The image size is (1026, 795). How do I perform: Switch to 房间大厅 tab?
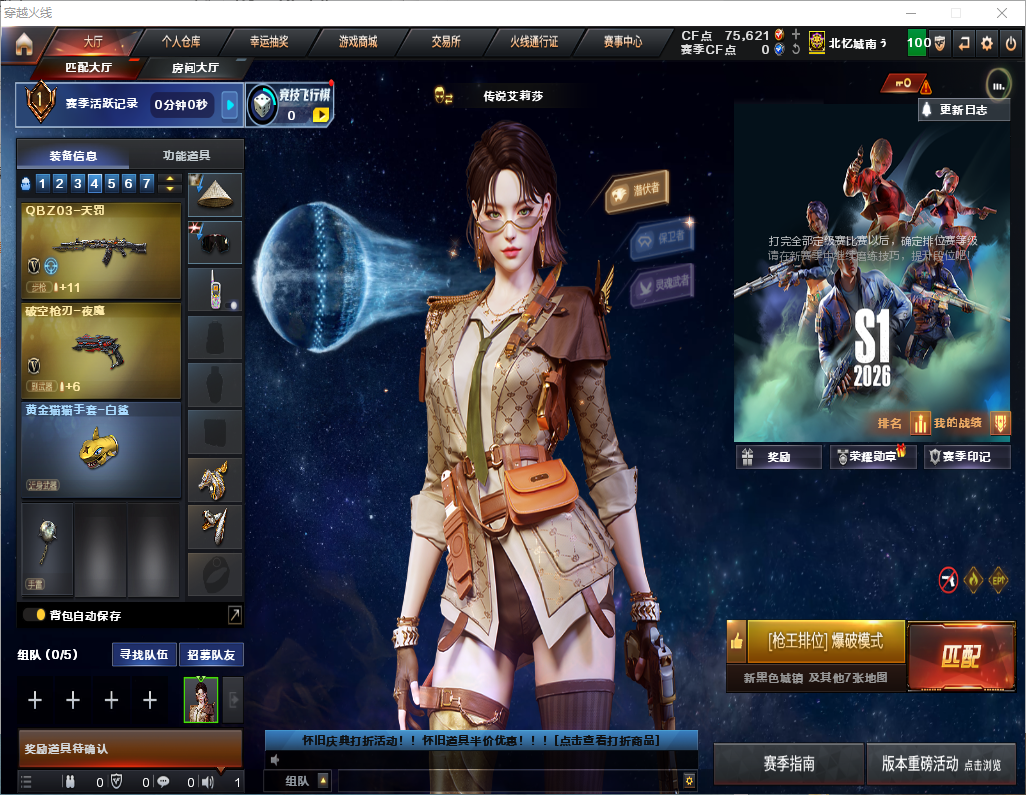point(194,68)
